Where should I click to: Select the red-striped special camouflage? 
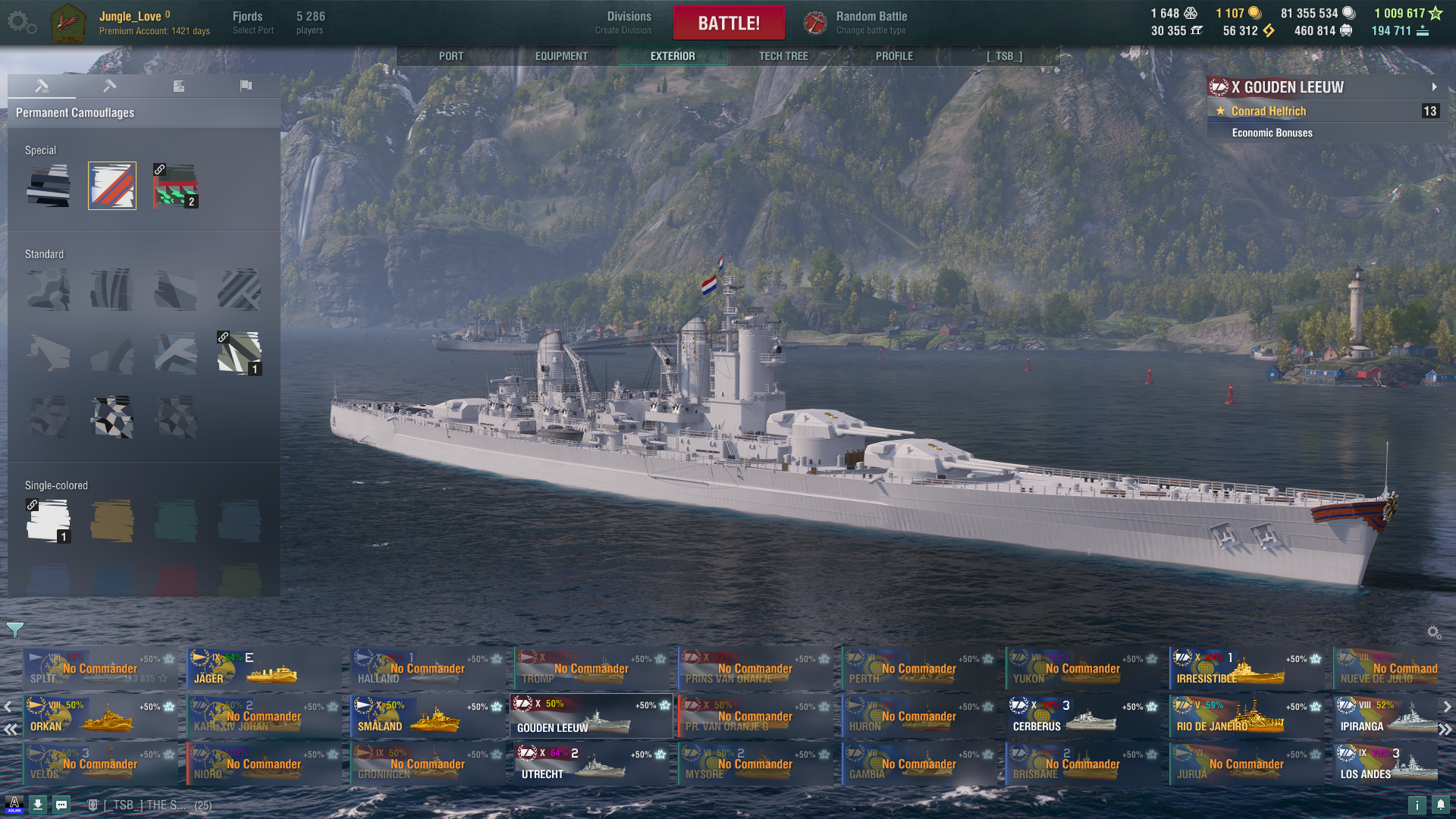[x=112, y=186]
